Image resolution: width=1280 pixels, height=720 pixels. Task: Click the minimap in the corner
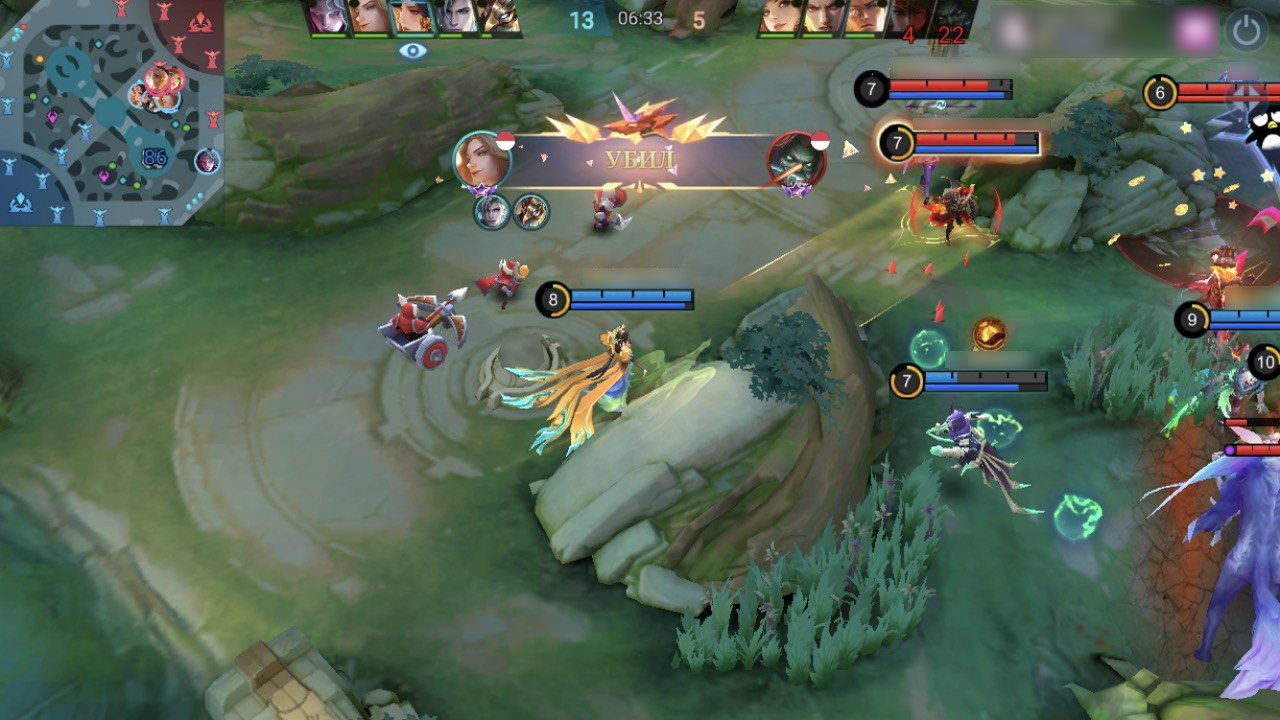click(x=112, y=112)
